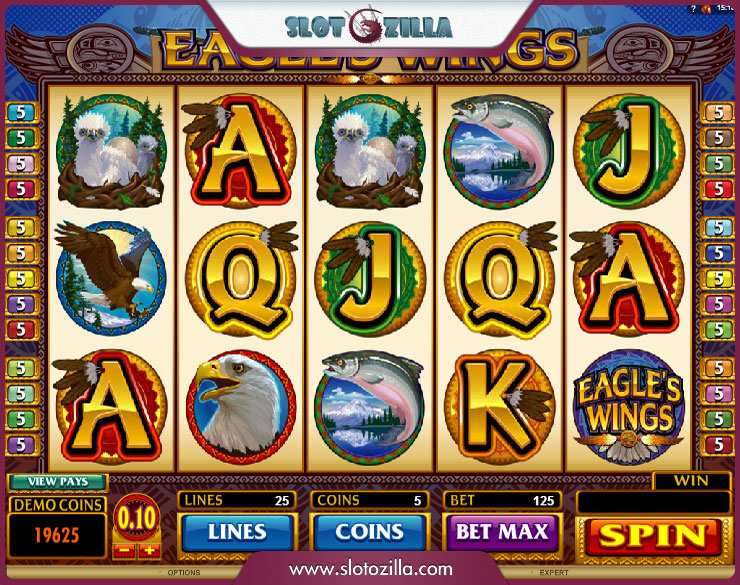The height and width of the screenshot is (585, 740).
Task: Open the Options menu
Action: click(184, 573)
